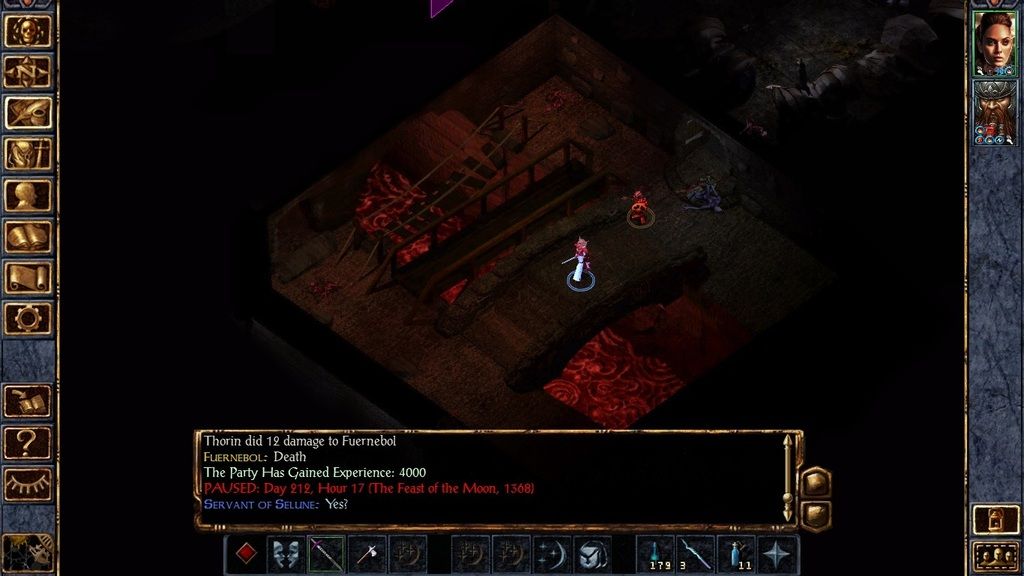This screenshot has width=1024, height=576.
Task: Open the inventory screen
Action: pos(28,154)
